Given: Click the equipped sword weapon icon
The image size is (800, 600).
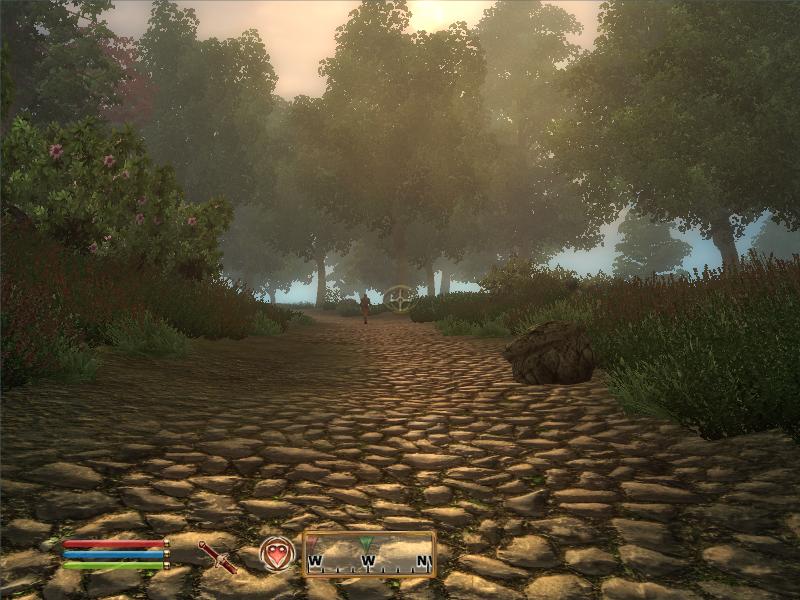Looking at the screenshot, I should click(216, 556).
